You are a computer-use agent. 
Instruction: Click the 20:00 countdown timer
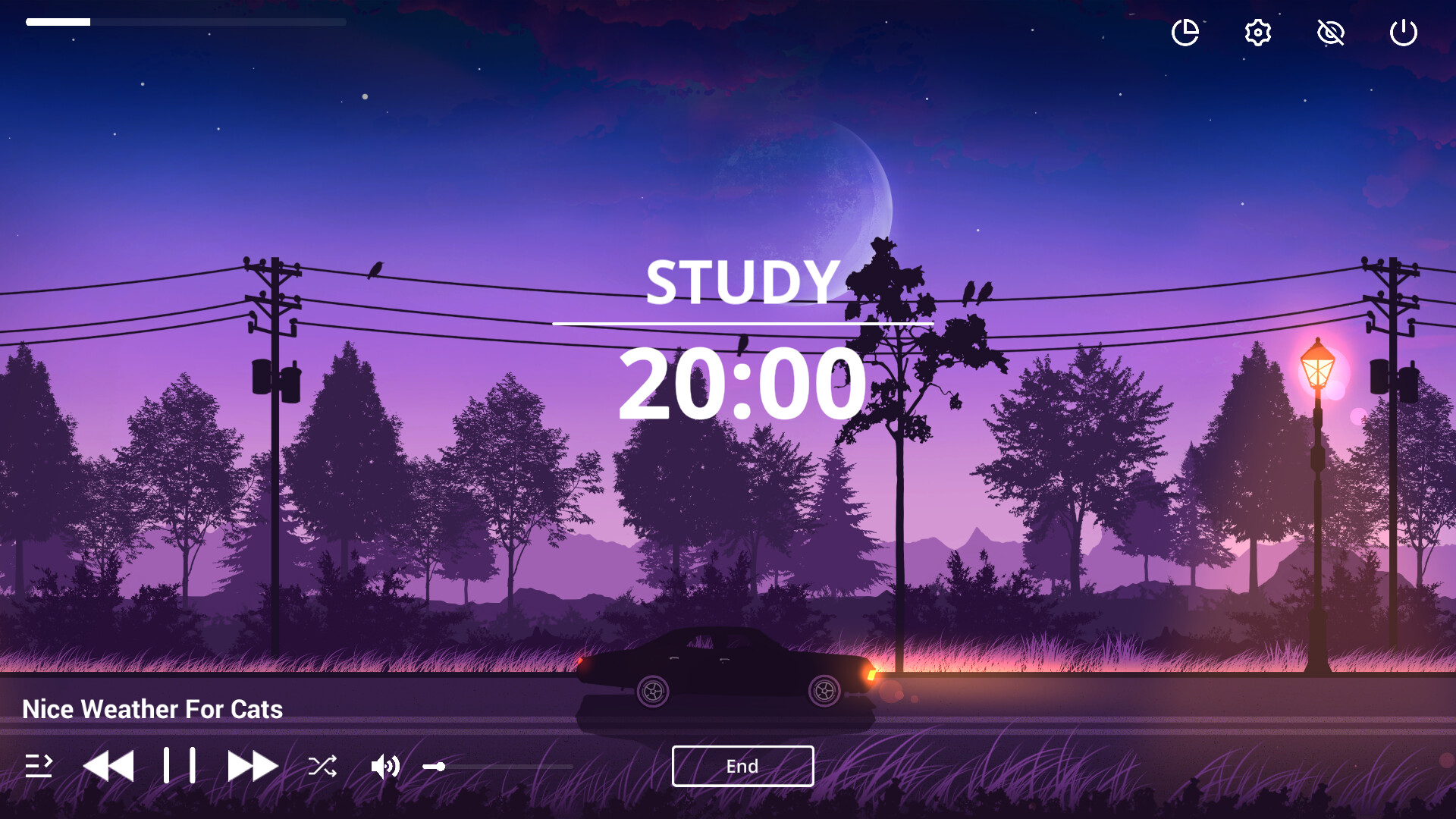click(742, 385)
